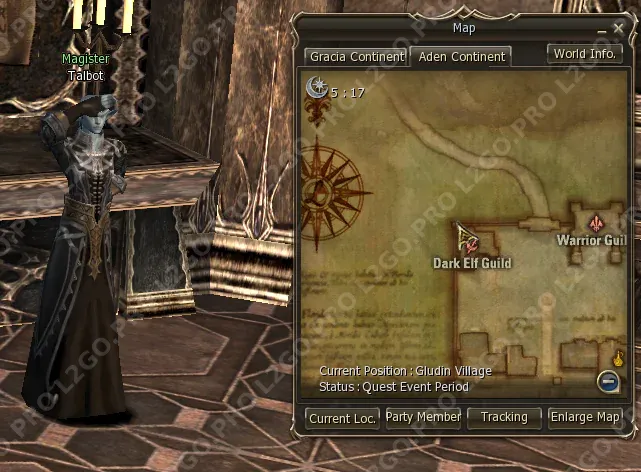Viewport: 641px width, 472px height.
Task: Switch to the Gracia Continent tab
Action: pos(356,57)
